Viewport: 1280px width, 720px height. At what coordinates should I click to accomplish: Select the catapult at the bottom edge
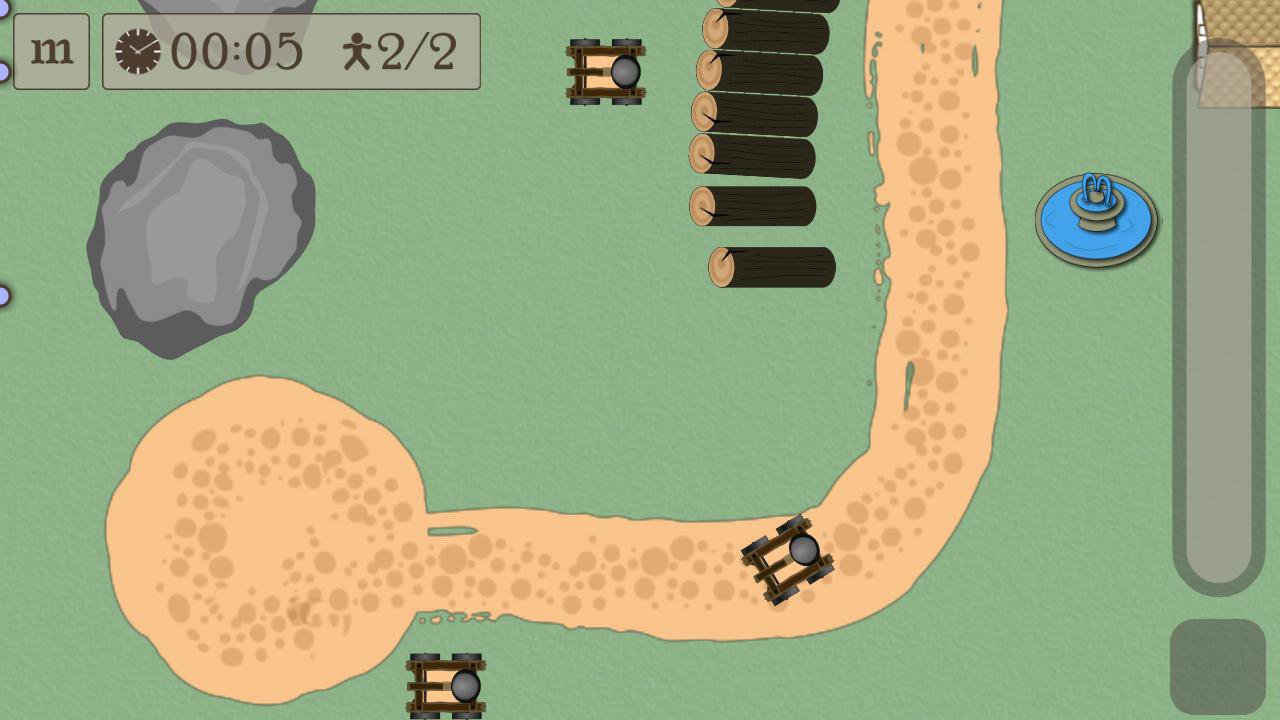tap(444, 688)
